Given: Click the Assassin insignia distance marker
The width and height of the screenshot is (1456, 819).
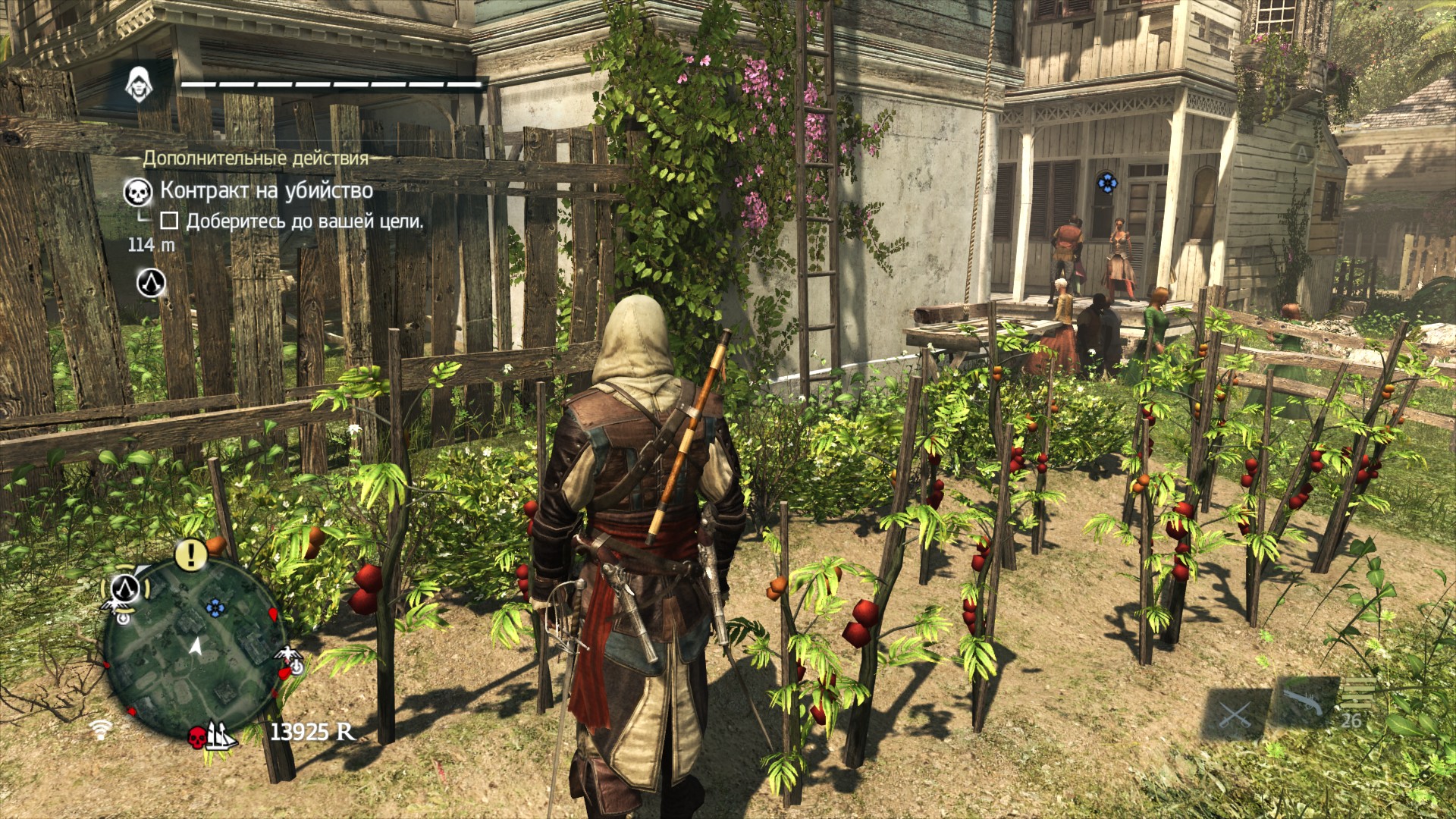Looking at the screenshot, I should (x=151, y=283).
